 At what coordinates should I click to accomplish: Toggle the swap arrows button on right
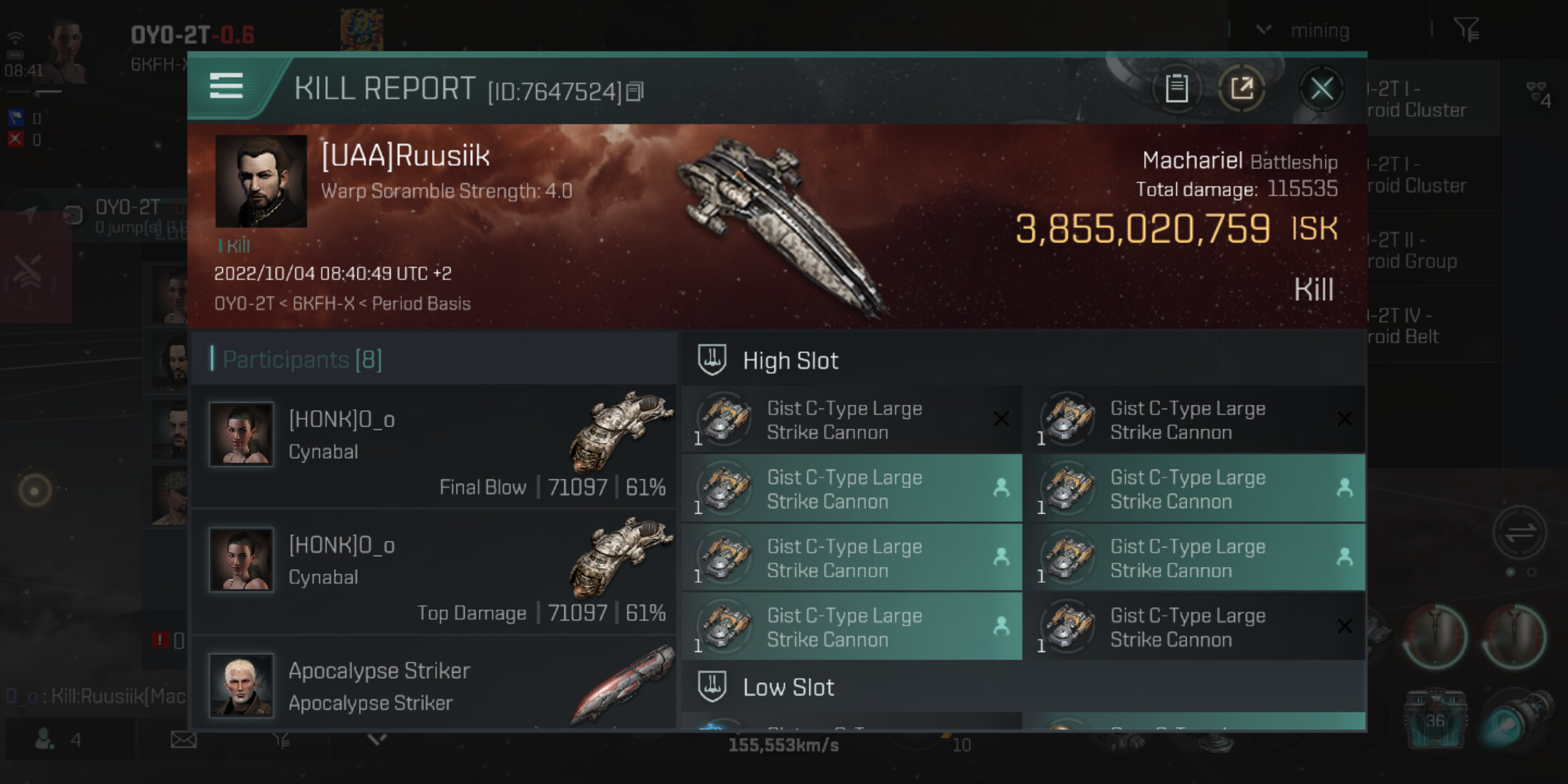pyautogui.click(x=1519, y=533)
